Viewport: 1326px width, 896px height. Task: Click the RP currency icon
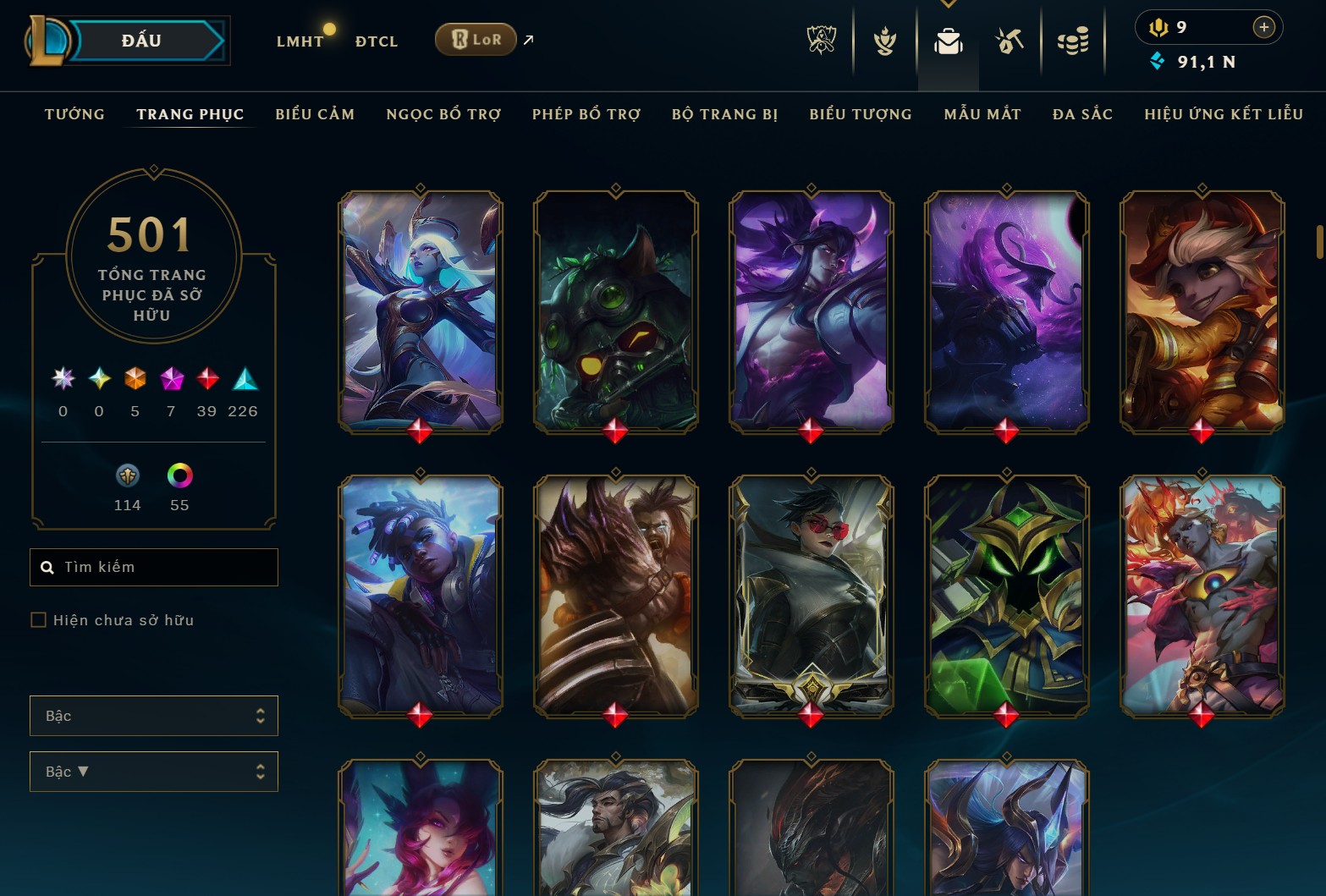(1158, 26)
